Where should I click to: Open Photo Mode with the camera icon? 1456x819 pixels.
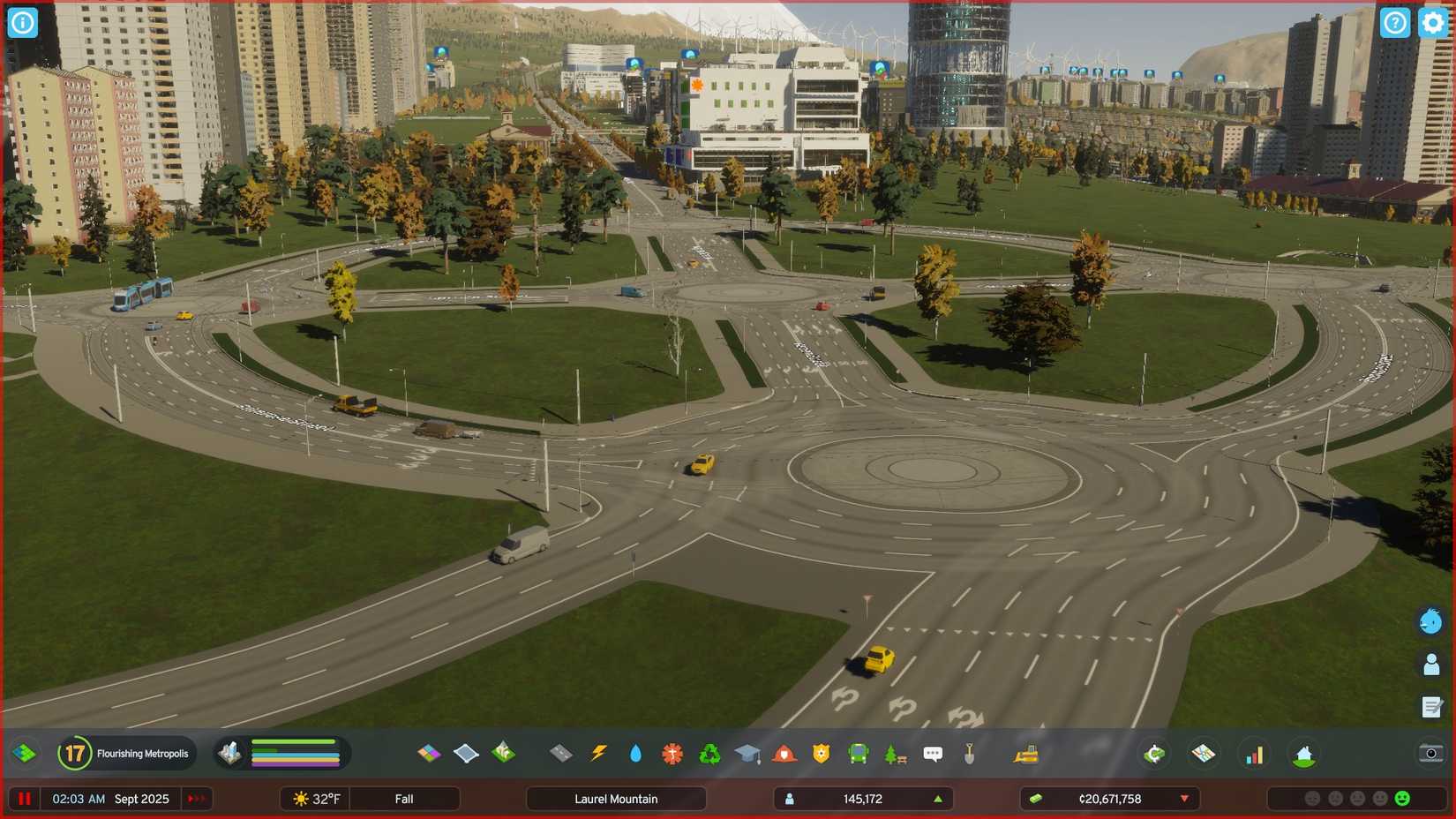coord(1430,753)
